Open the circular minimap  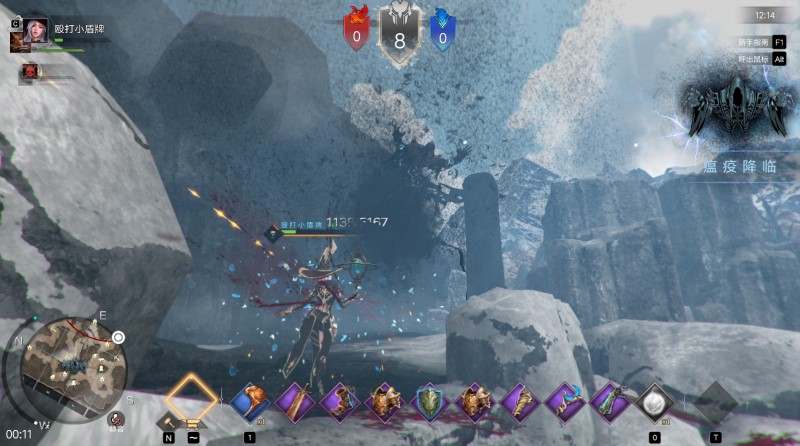pos(66,367)
